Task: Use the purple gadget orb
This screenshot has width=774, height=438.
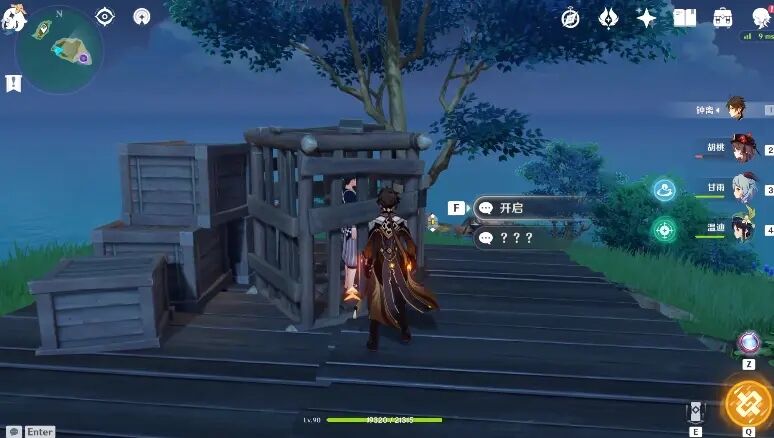Action: [747, 343]
